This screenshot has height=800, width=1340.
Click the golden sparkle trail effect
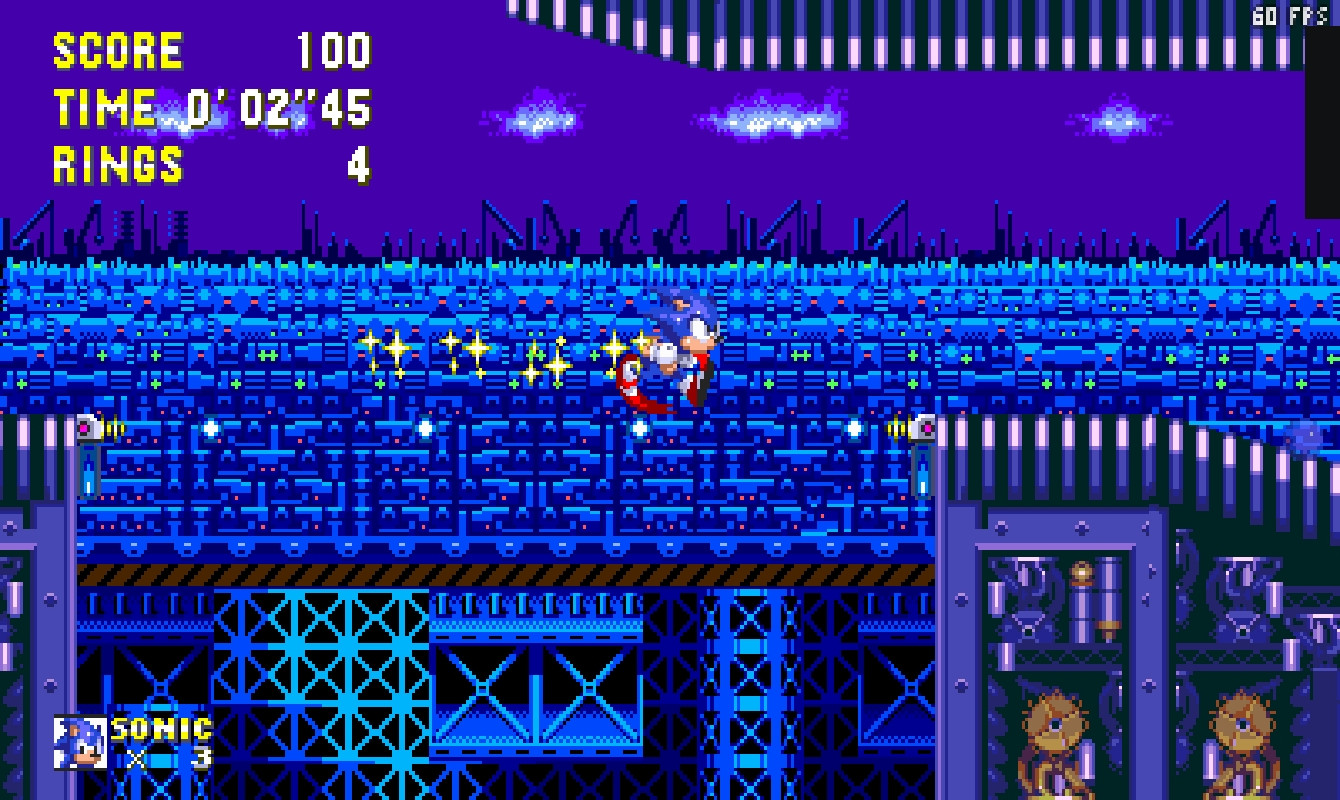tap(480, 355)
